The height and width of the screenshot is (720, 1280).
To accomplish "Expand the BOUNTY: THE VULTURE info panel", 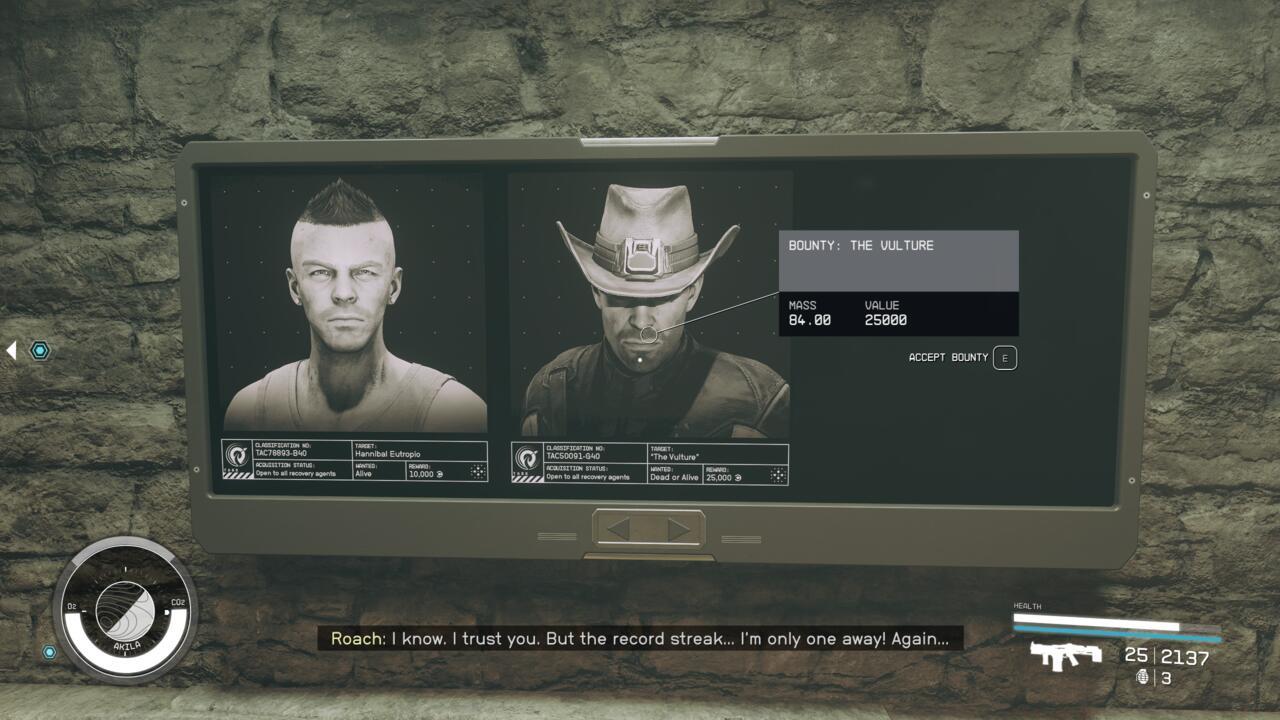I will [x=898, y=259].
